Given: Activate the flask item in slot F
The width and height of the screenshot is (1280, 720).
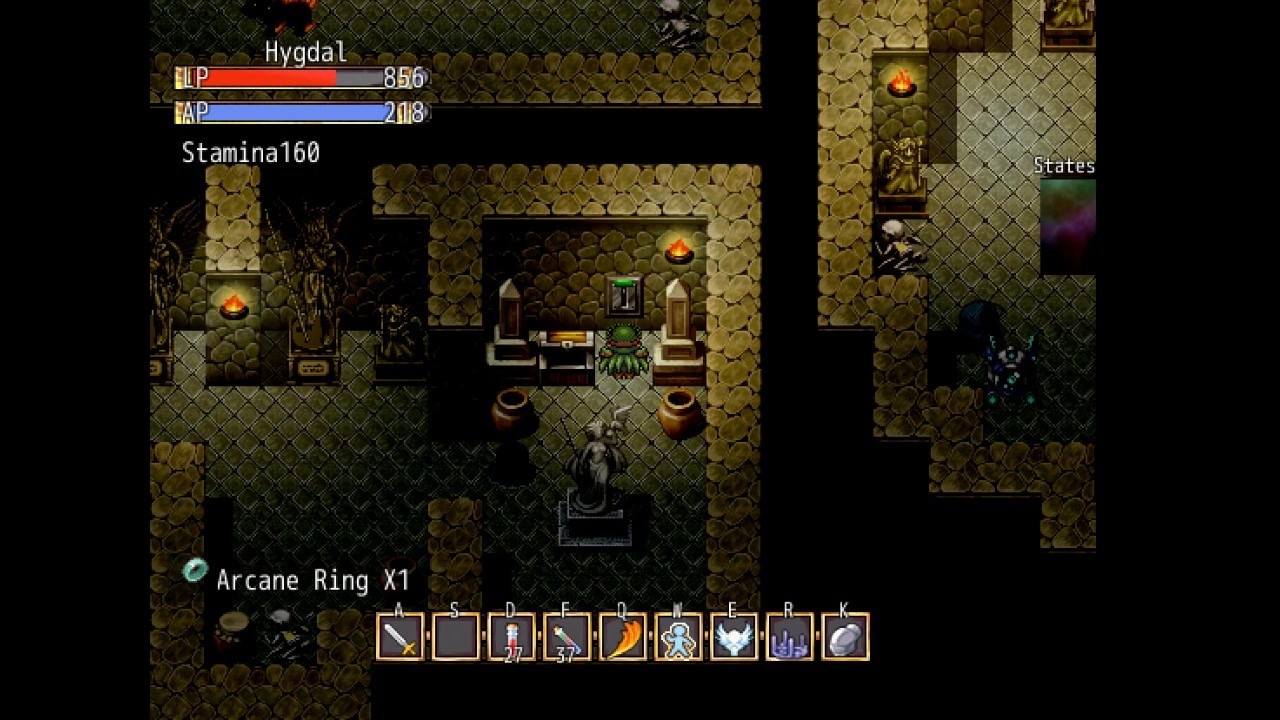Looking at the screenshot, I should point(566,637).
